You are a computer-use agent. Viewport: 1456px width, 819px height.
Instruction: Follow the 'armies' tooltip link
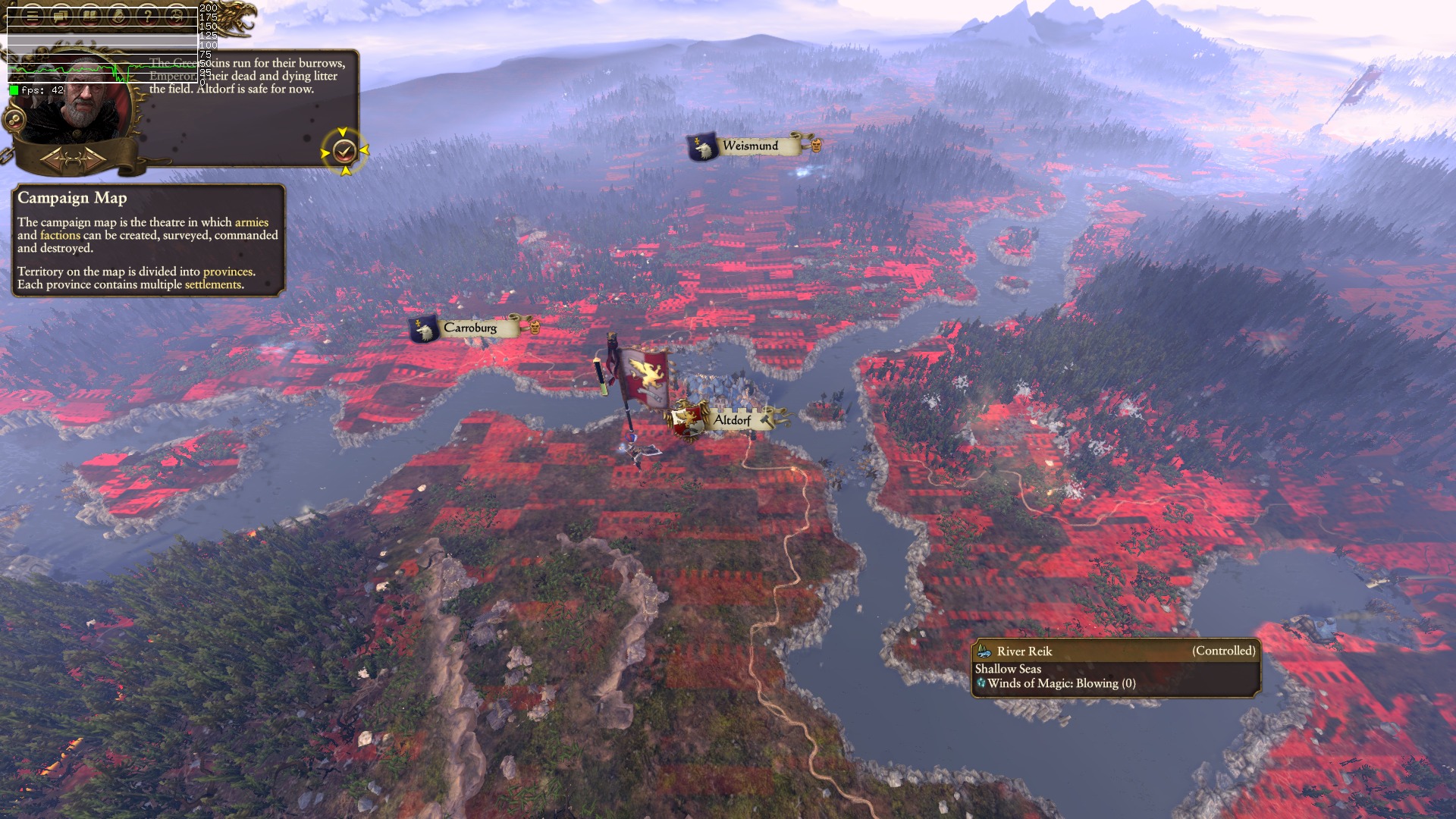(x=251, y=222)
